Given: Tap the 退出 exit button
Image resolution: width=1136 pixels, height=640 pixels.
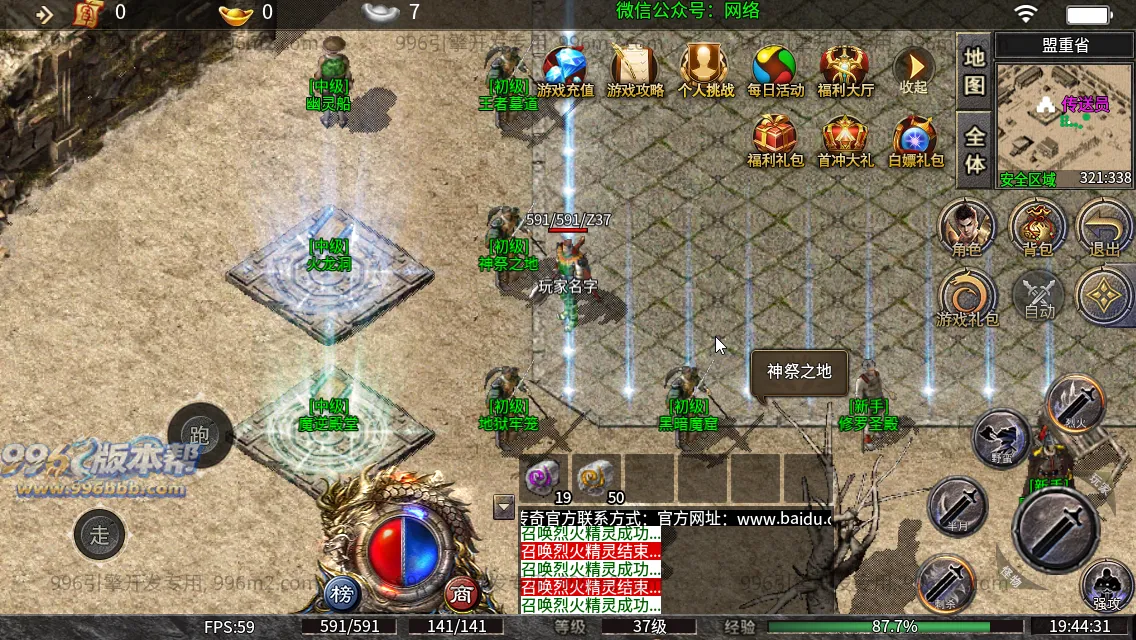Looking at the screenshot, I should coord(1105,226).
